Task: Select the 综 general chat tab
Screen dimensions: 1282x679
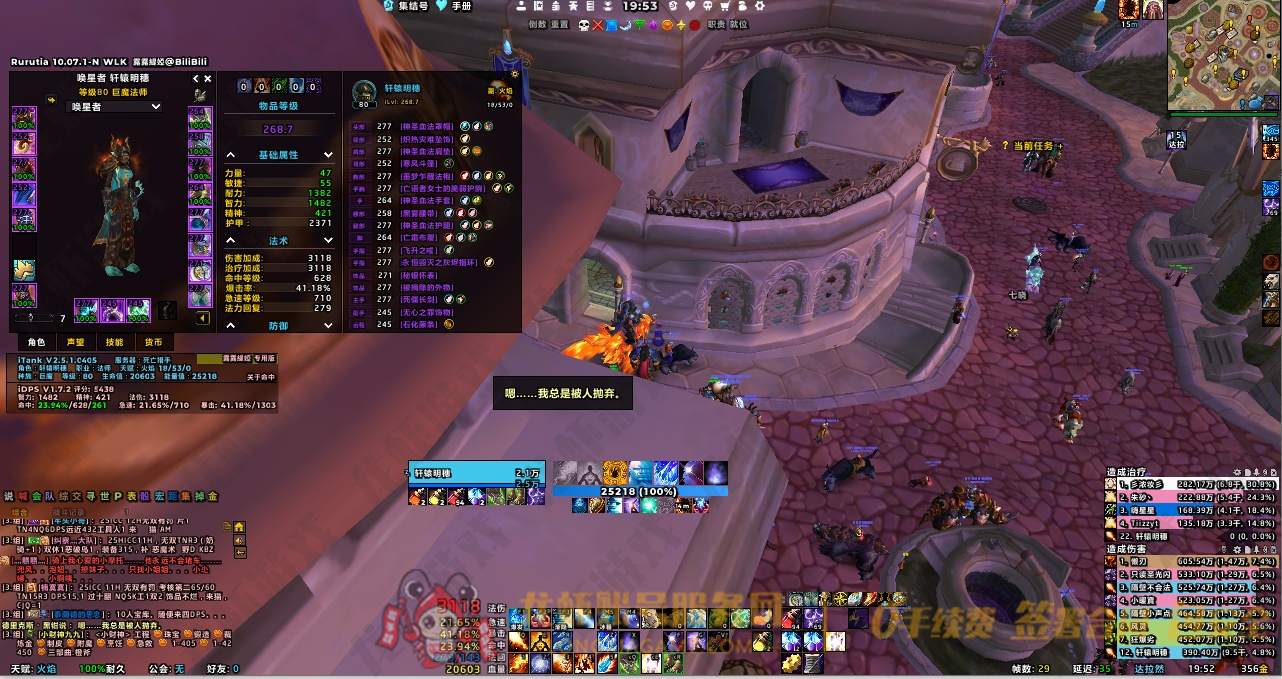Action: 65,496
